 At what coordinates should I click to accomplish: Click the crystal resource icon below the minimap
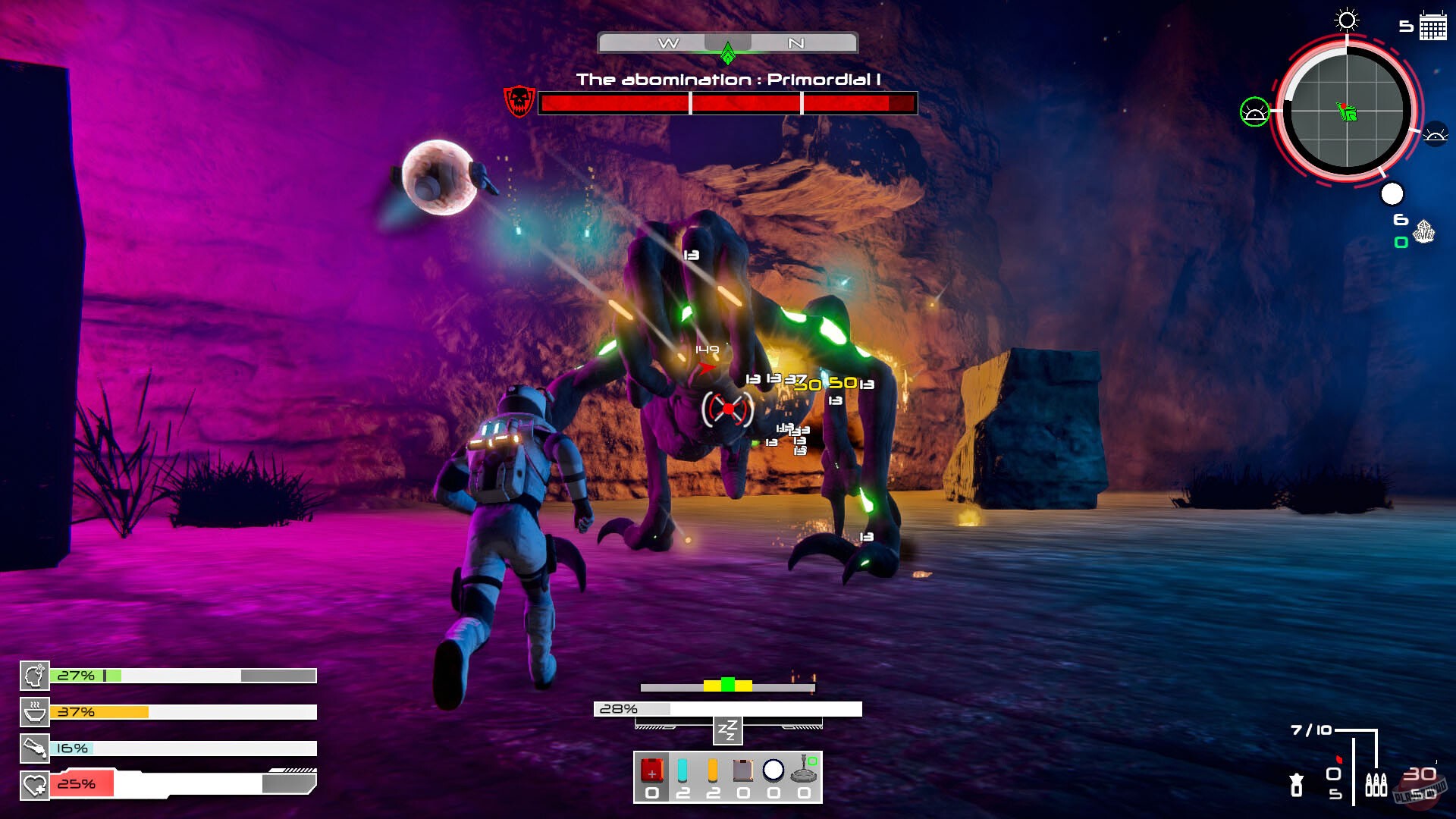(1424, 233)
